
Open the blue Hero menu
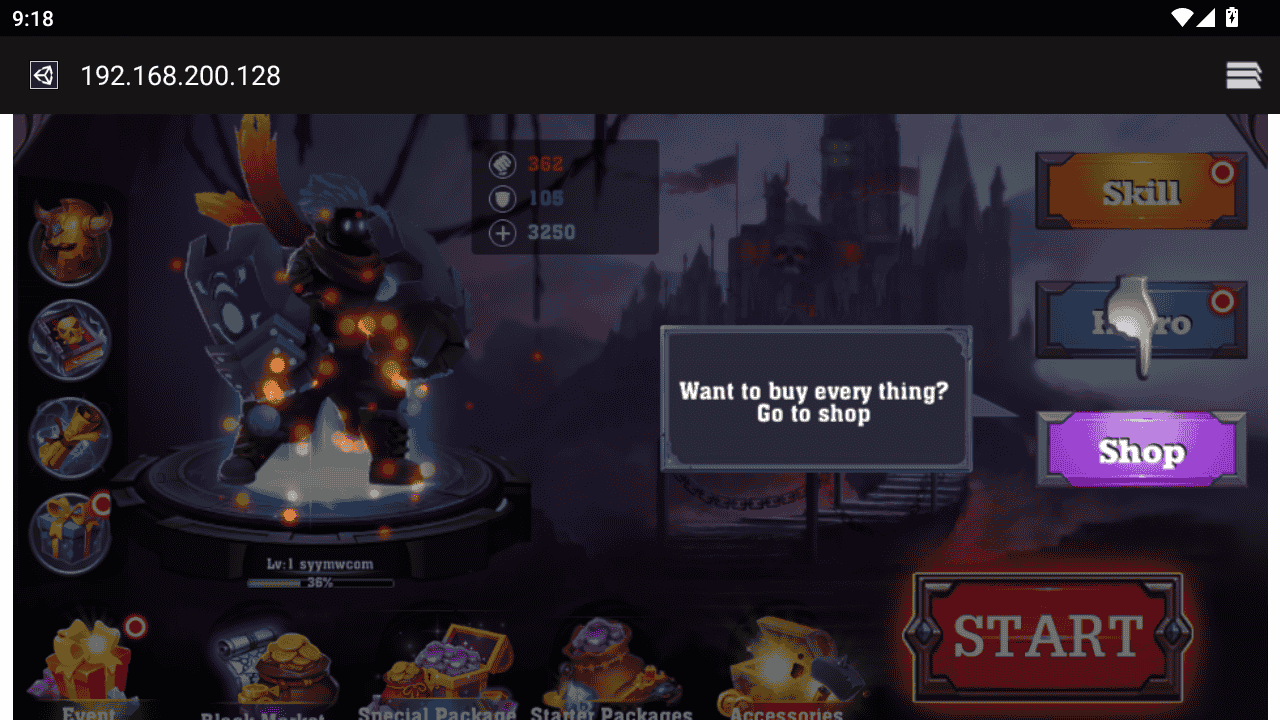coord(1141,321)
